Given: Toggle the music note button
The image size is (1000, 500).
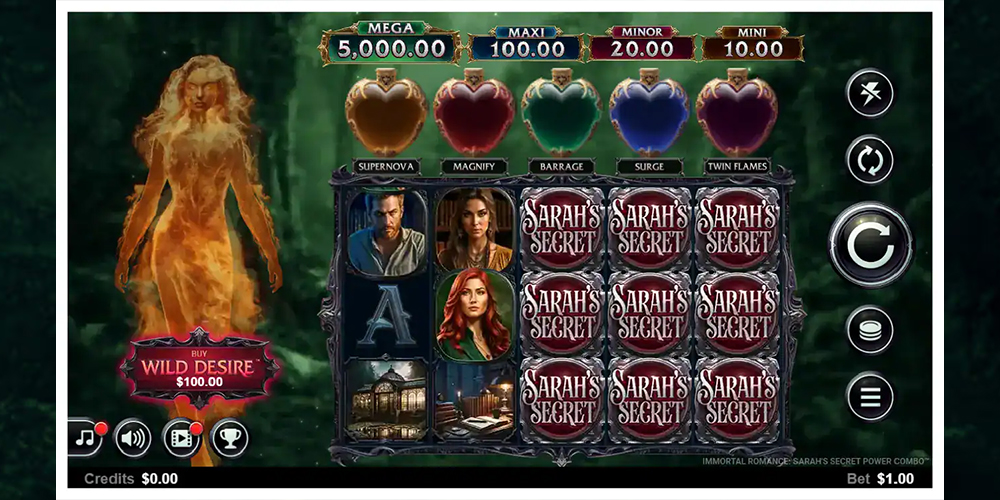Looking at the screenshot, I should [84, 438].
